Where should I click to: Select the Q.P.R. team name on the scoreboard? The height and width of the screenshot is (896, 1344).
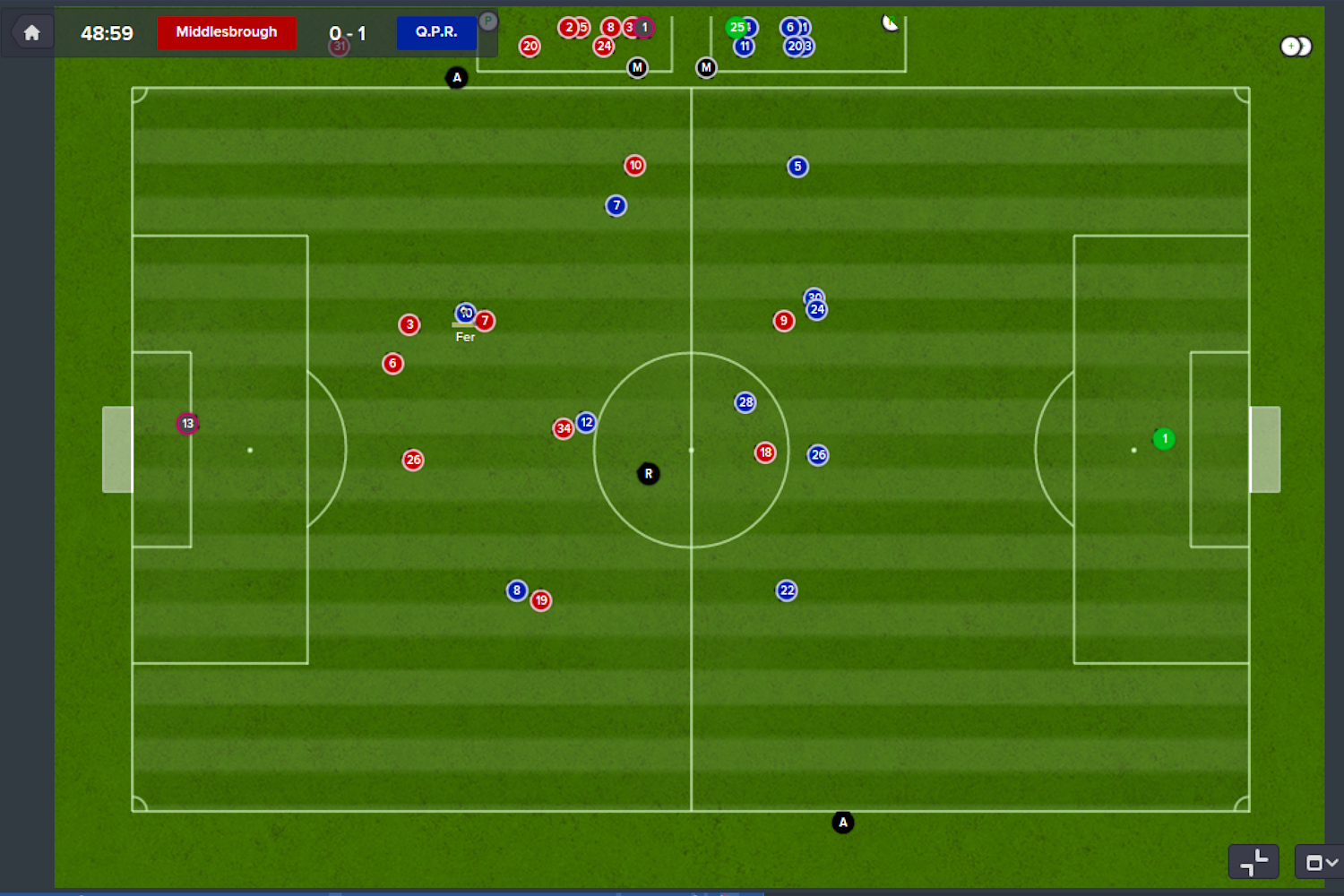click(x=436, y=32)
